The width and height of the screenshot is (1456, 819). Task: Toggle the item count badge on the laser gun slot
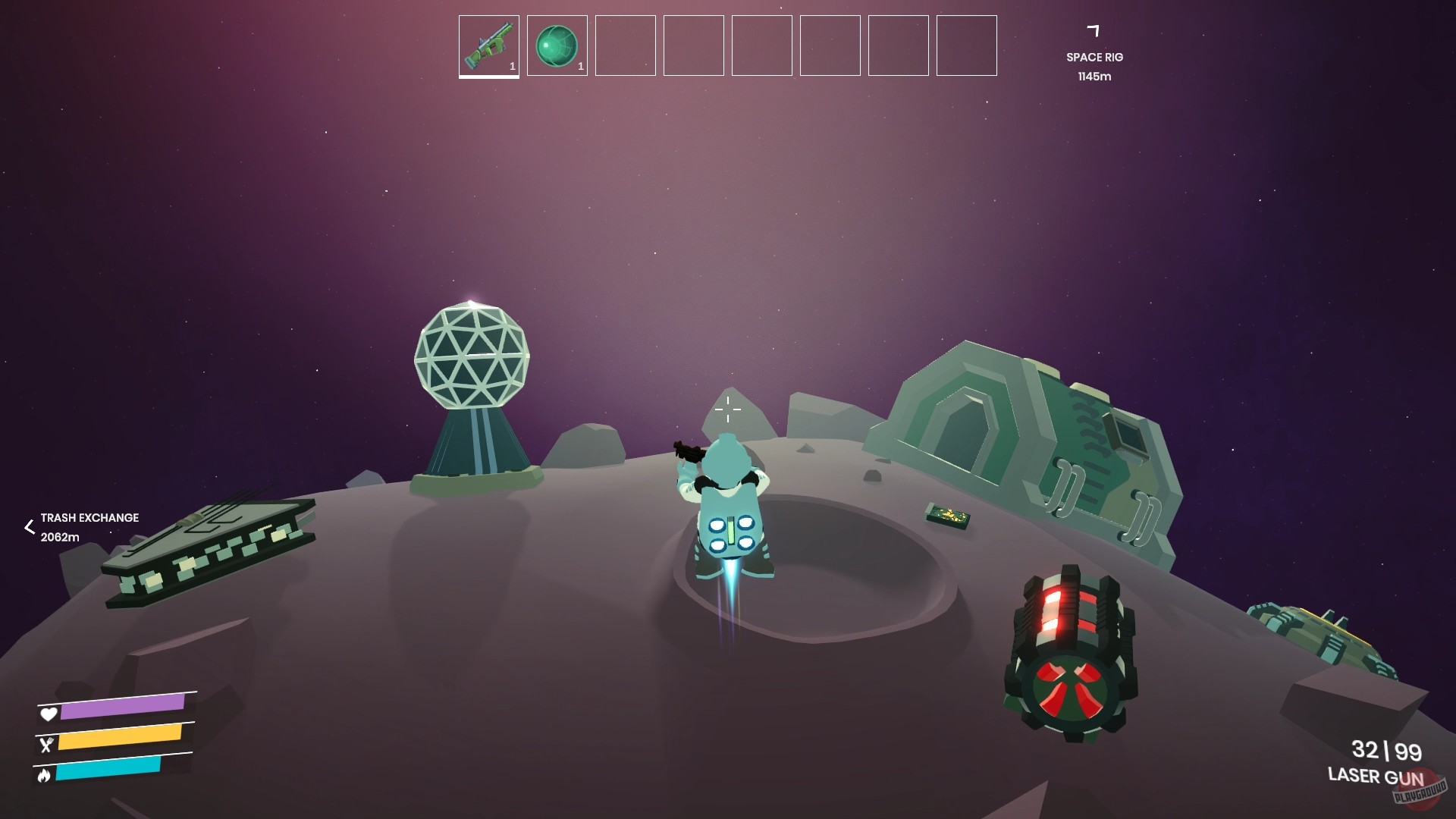point(511,66)
